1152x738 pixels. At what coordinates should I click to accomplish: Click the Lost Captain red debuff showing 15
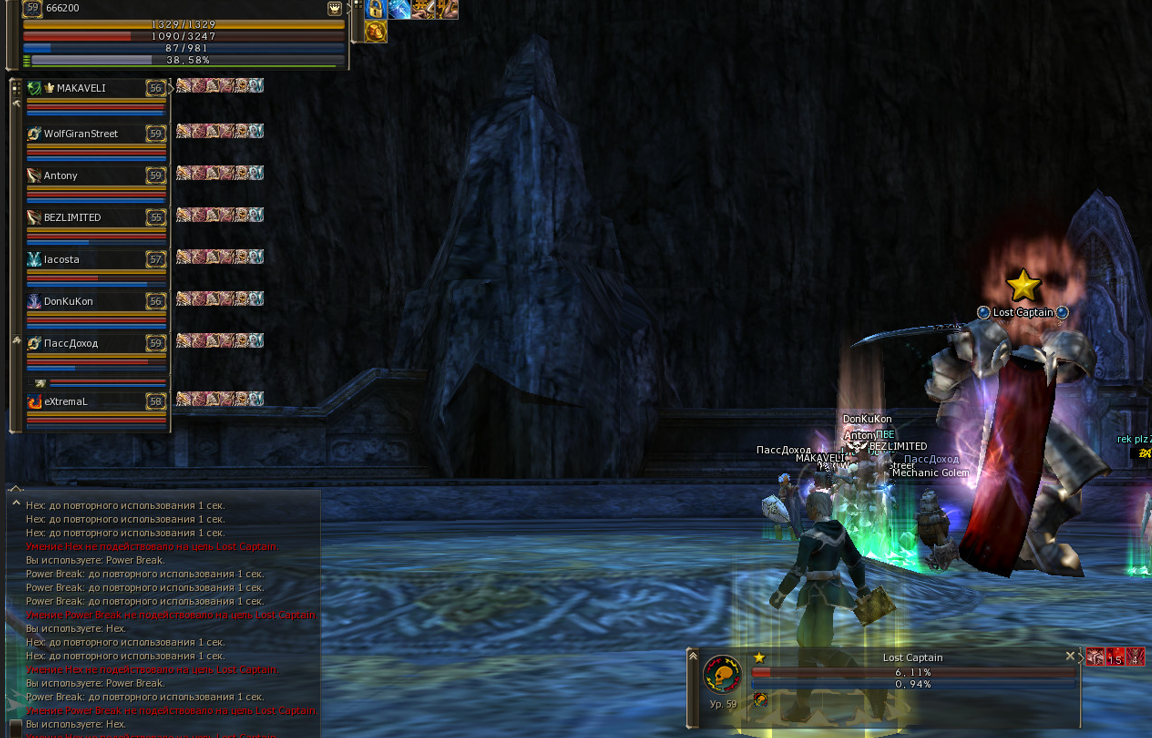(x=1115, y=657)
